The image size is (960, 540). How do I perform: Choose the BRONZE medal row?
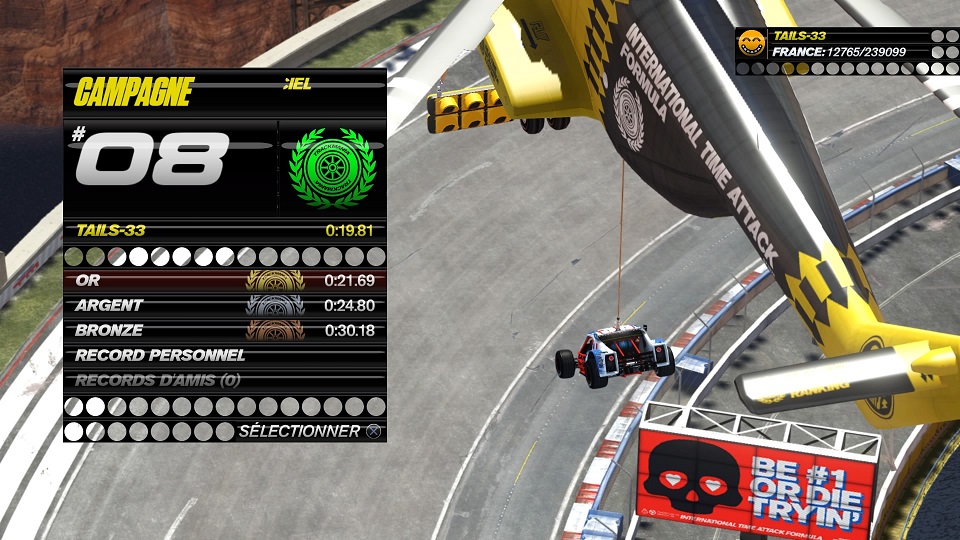click(x=224, y=330)
